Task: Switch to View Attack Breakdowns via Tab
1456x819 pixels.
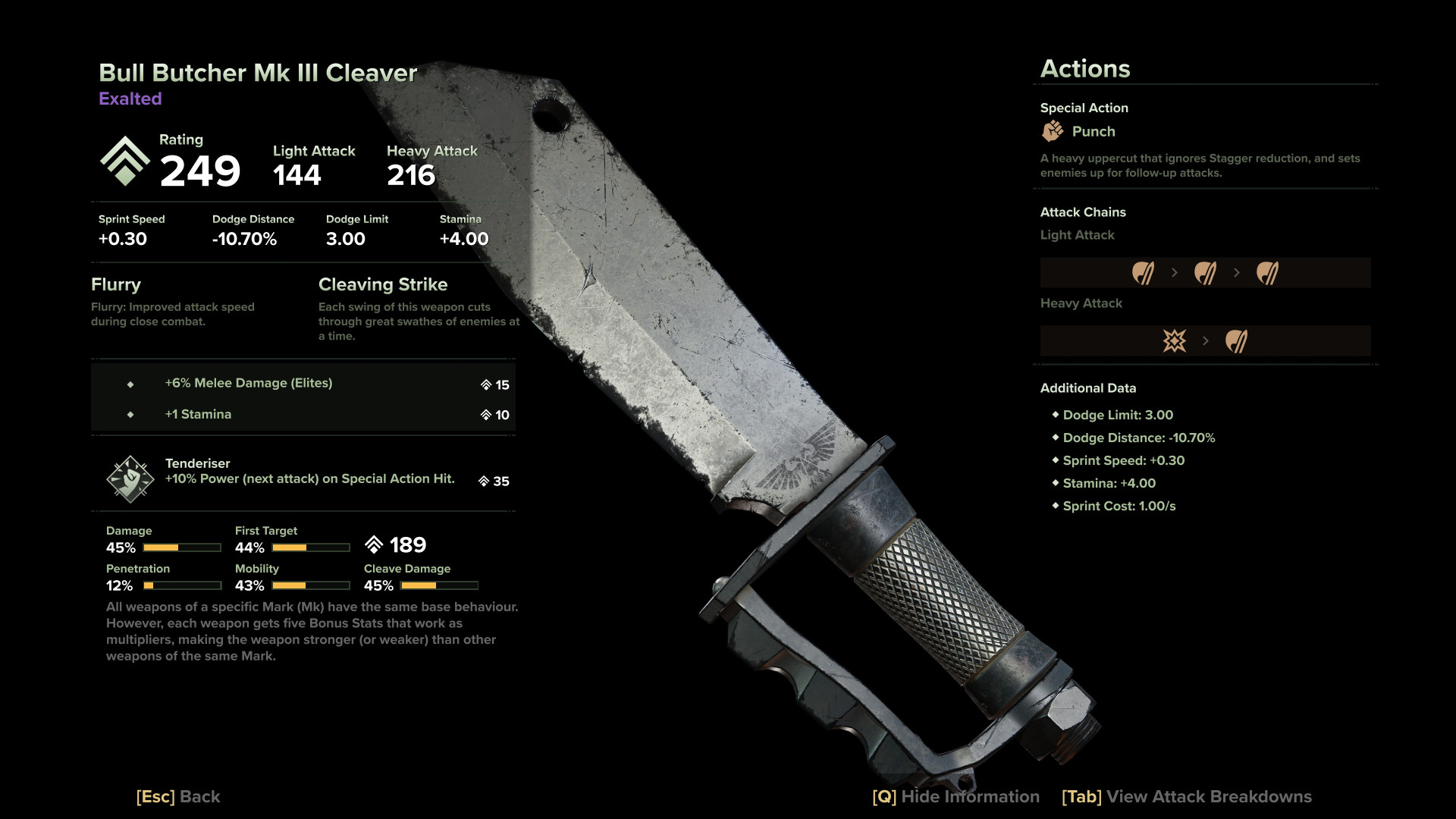Action: (1186, 797)
